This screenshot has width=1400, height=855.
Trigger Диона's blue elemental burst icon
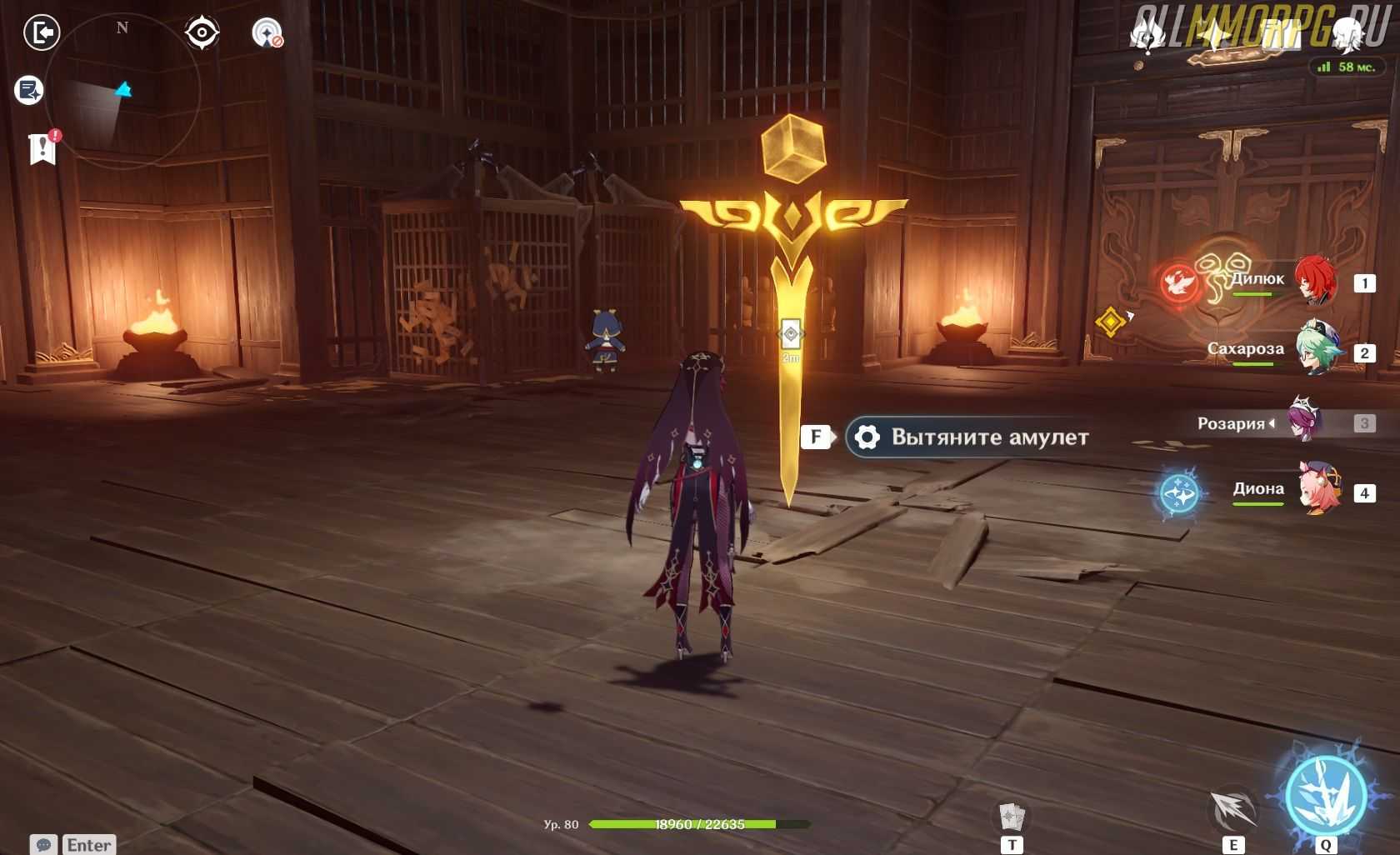1179,493
